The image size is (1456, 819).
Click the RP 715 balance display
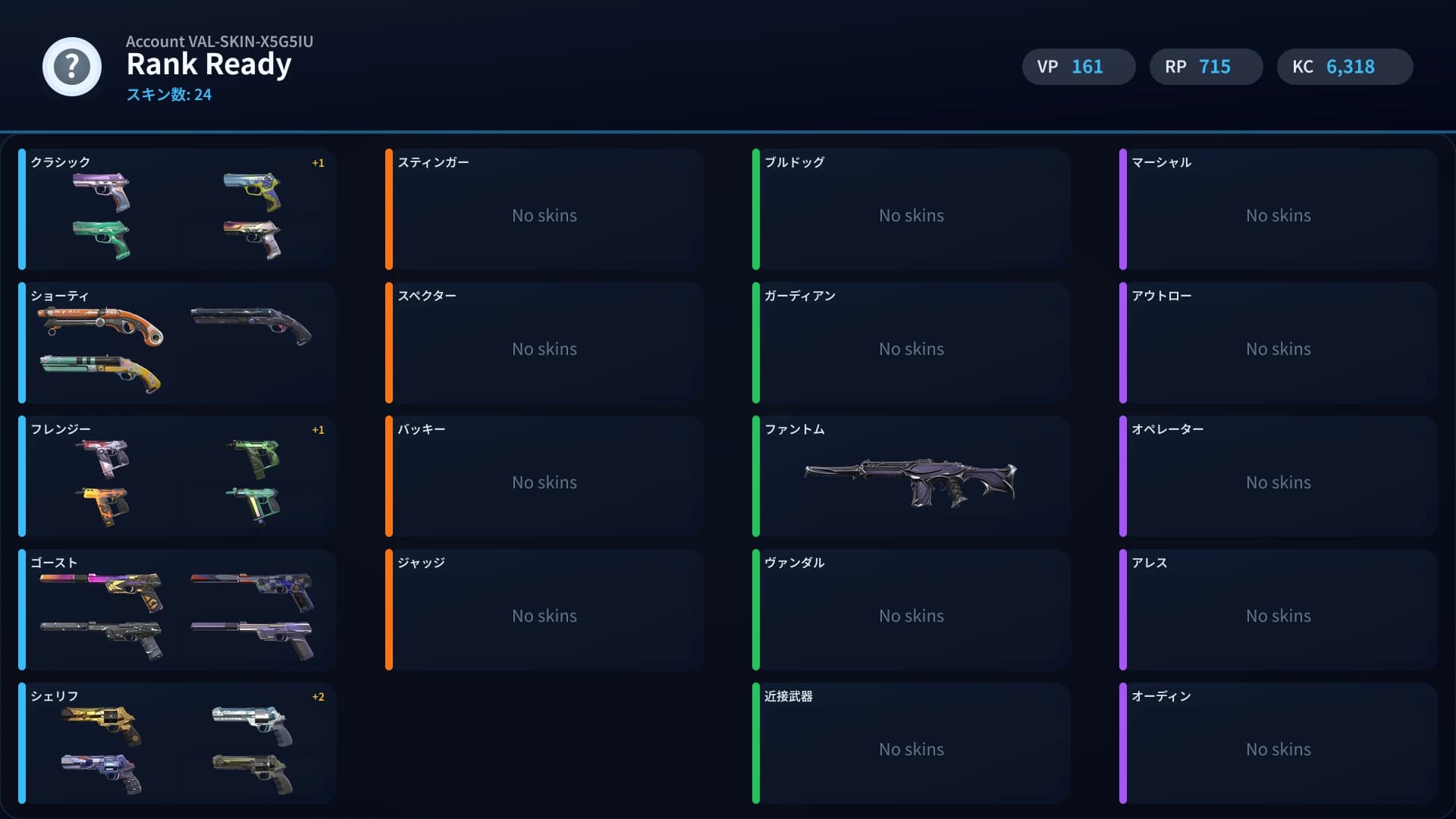[1206, 67]
